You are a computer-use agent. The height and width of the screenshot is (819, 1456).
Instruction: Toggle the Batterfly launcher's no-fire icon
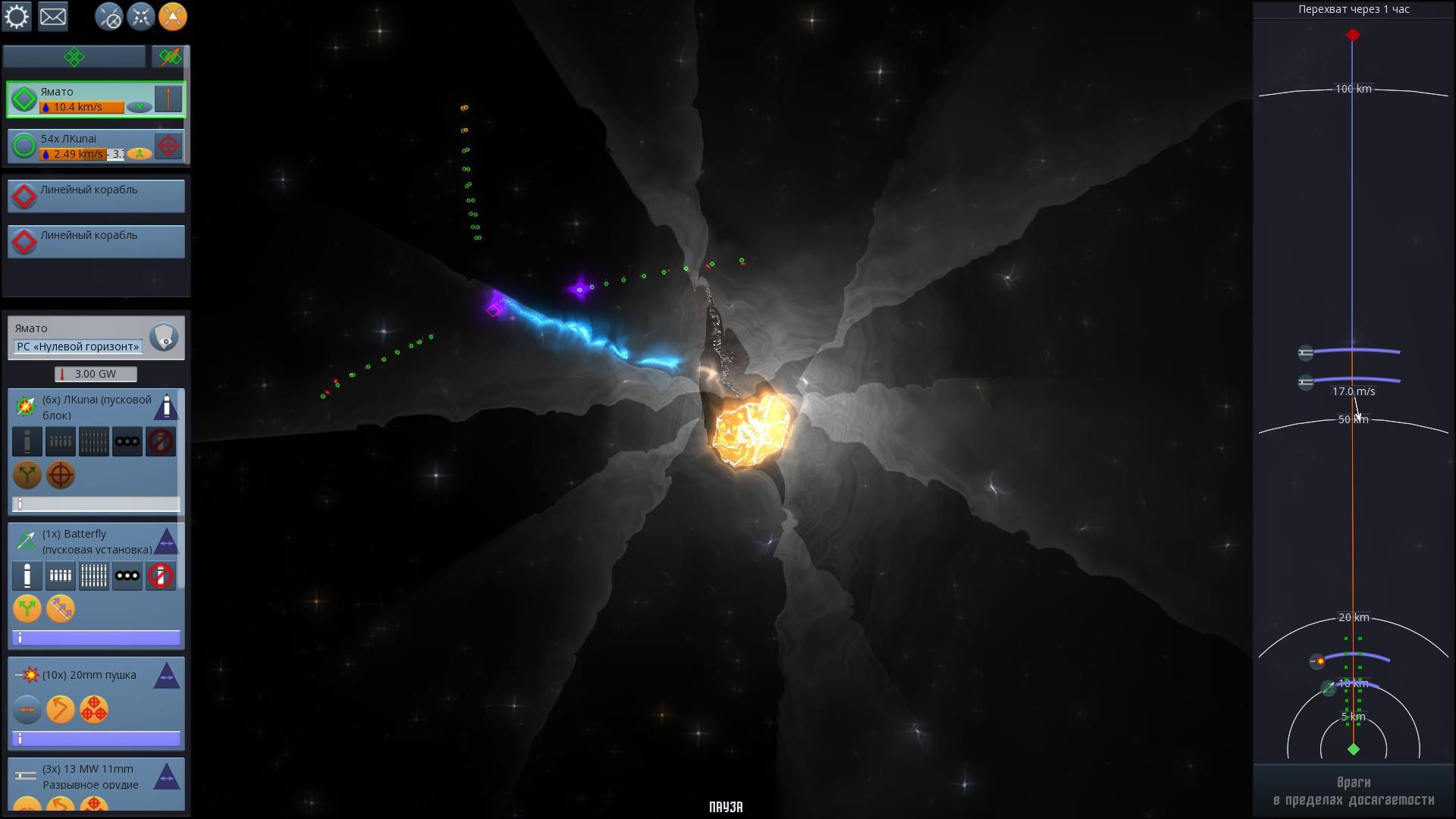(x=161, y=576)
